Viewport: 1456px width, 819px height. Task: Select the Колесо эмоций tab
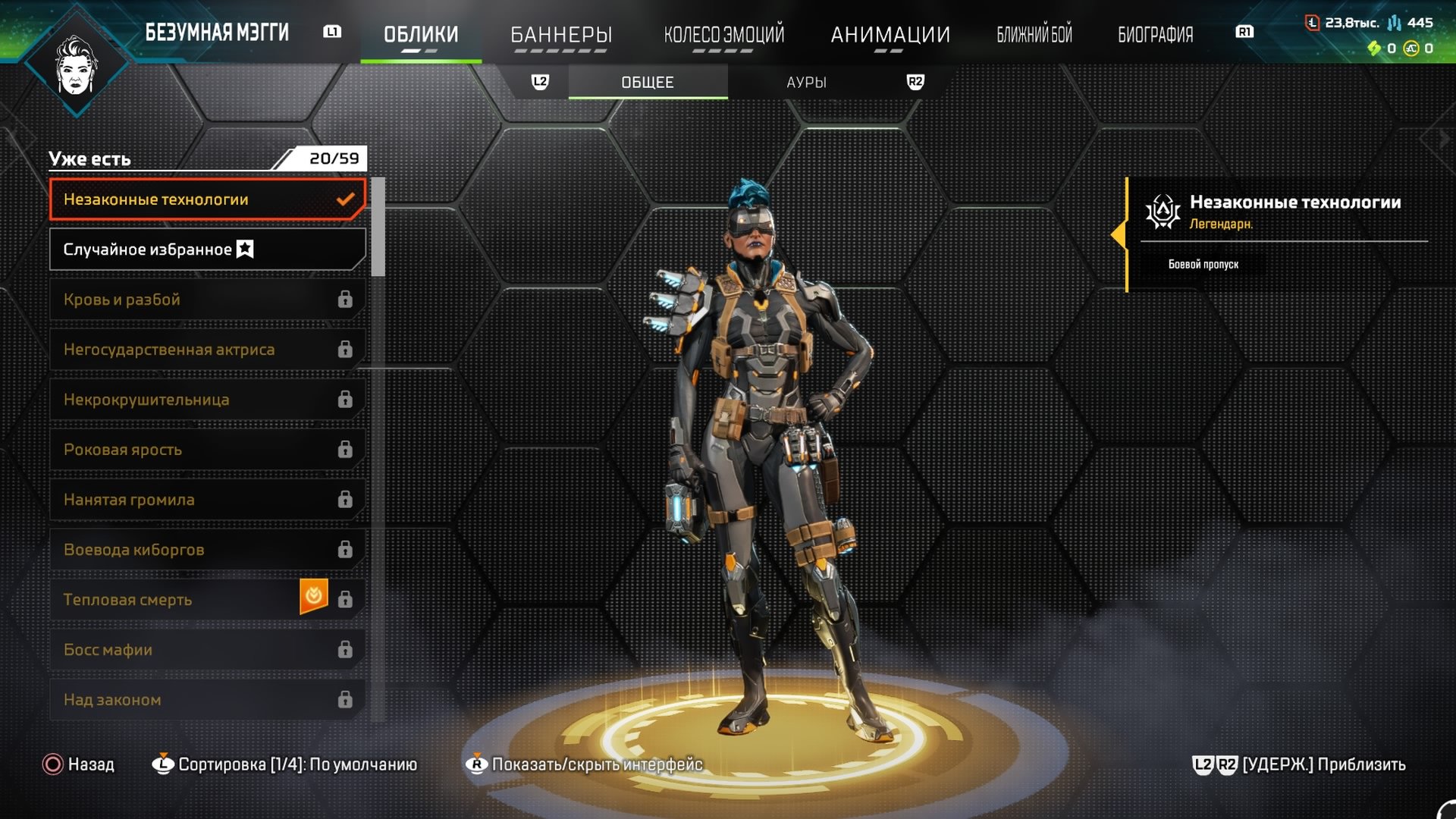point(724,34)
